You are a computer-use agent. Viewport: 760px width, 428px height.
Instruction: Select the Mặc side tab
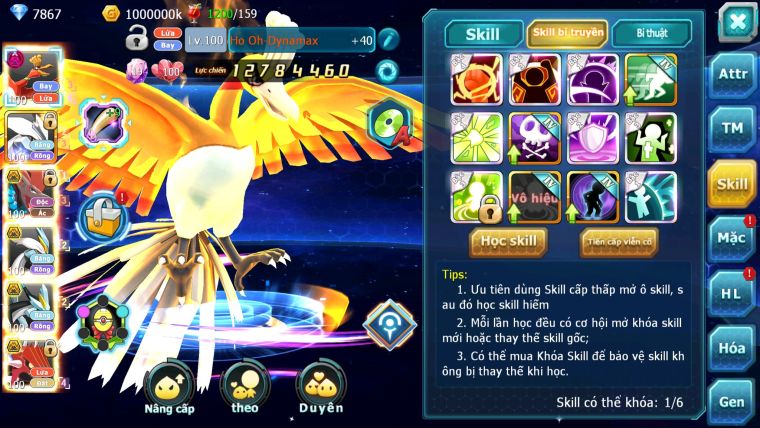731,238
